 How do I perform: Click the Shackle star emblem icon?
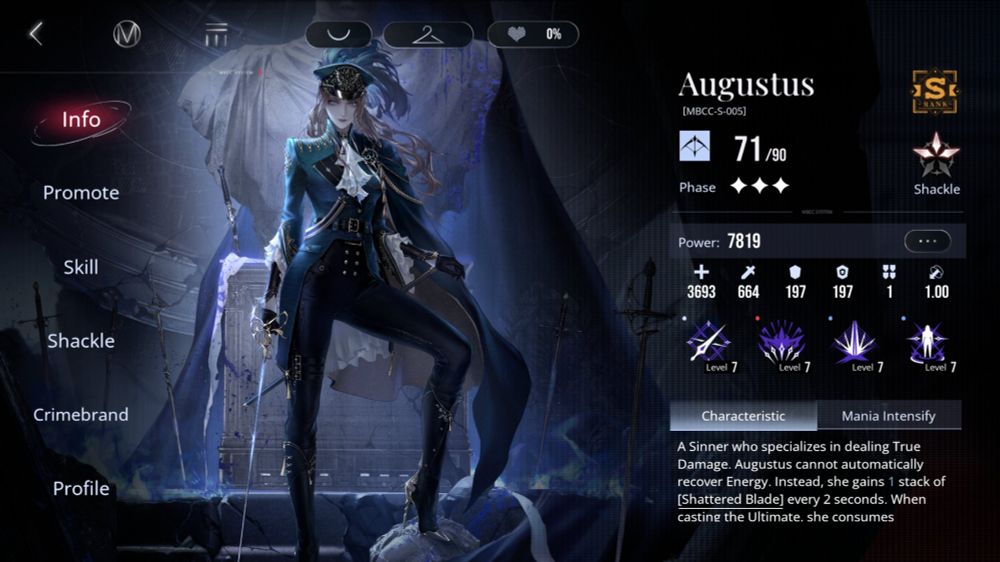936,158
